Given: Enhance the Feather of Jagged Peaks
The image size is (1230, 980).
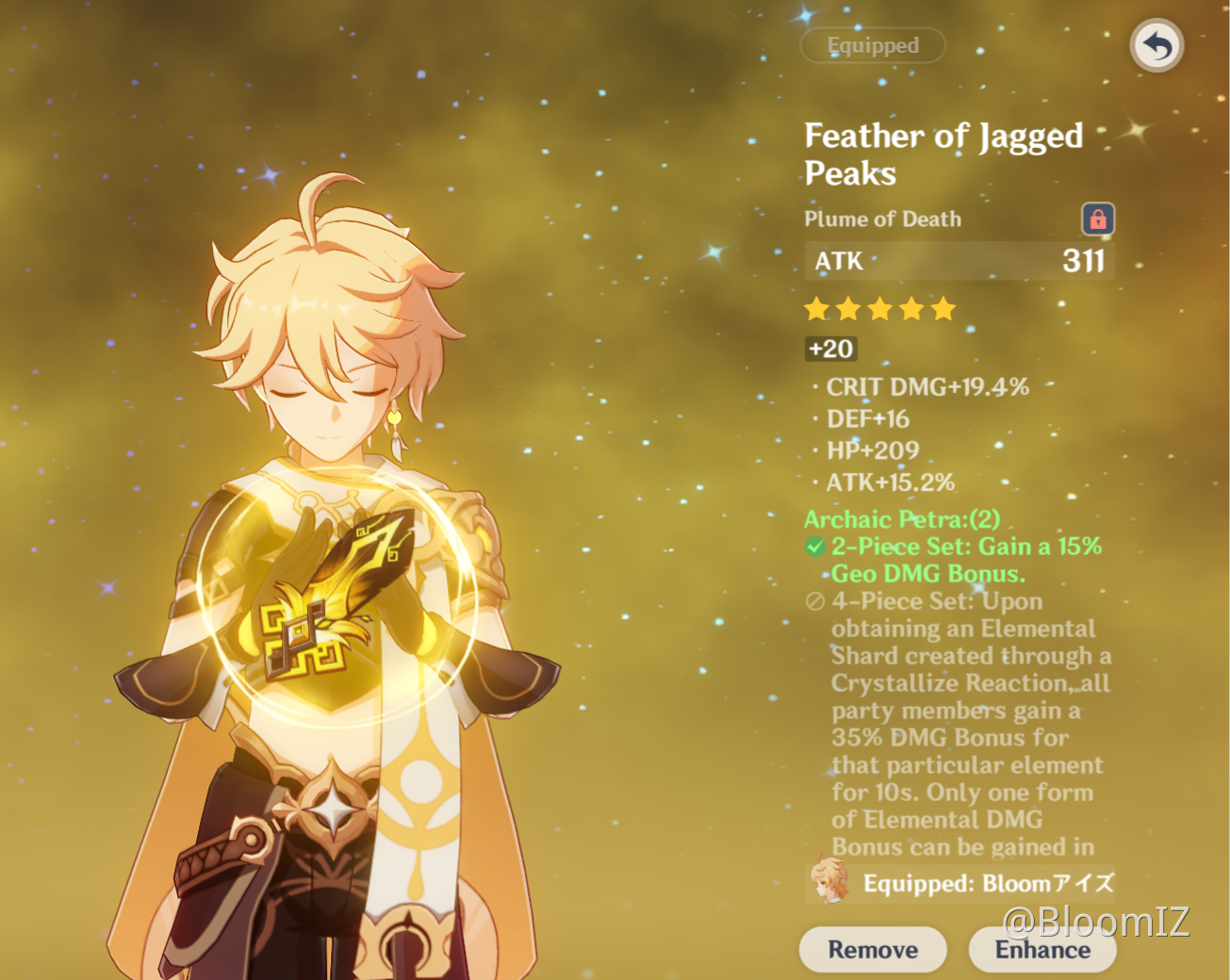Looking at the screenshot, I should point(1041,949).
